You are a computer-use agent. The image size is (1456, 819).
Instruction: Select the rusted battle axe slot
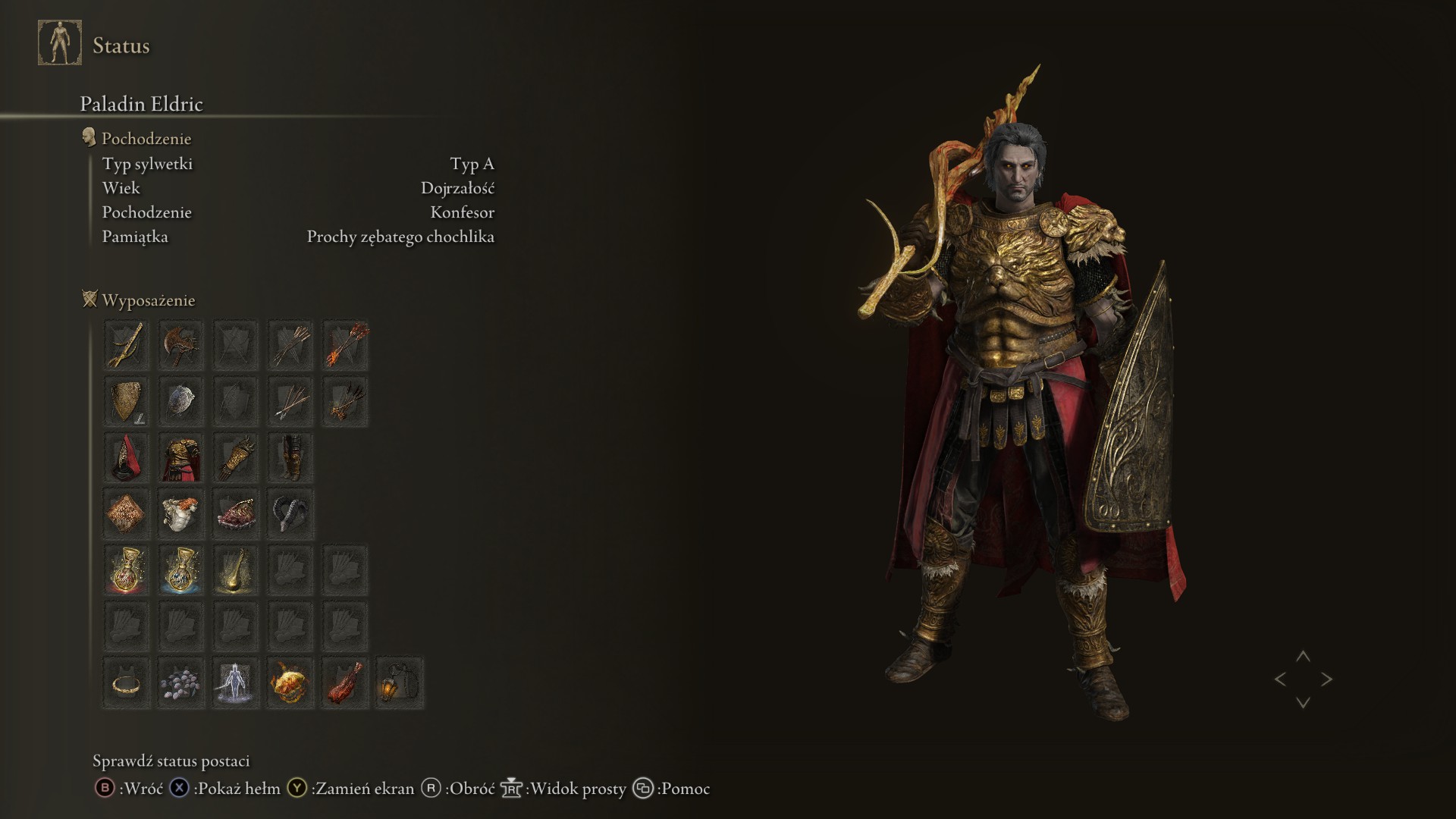tap(180, 345)
